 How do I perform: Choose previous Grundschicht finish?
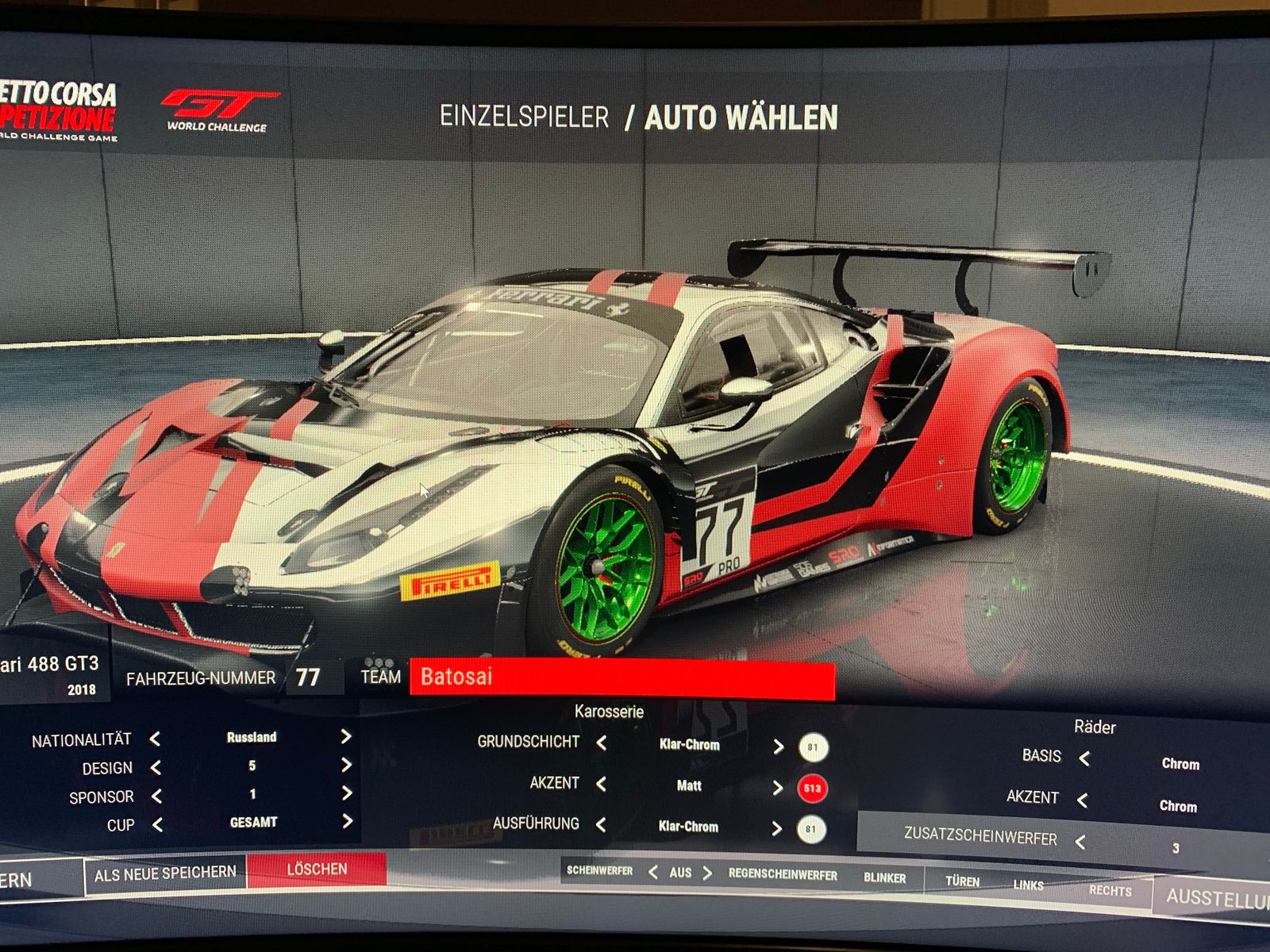click(x=601, y=743)
